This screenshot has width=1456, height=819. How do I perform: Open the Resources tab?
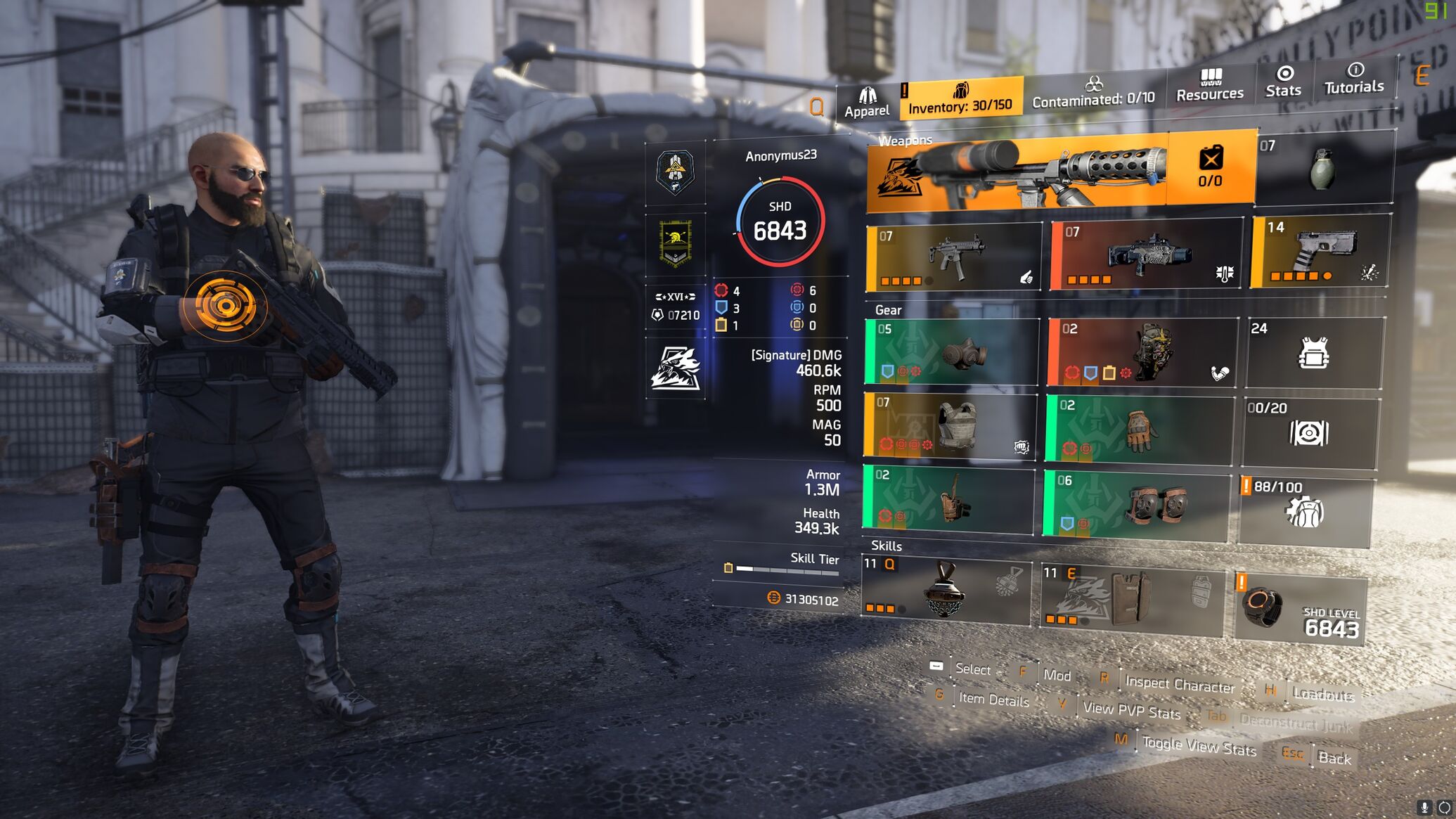1209,86
